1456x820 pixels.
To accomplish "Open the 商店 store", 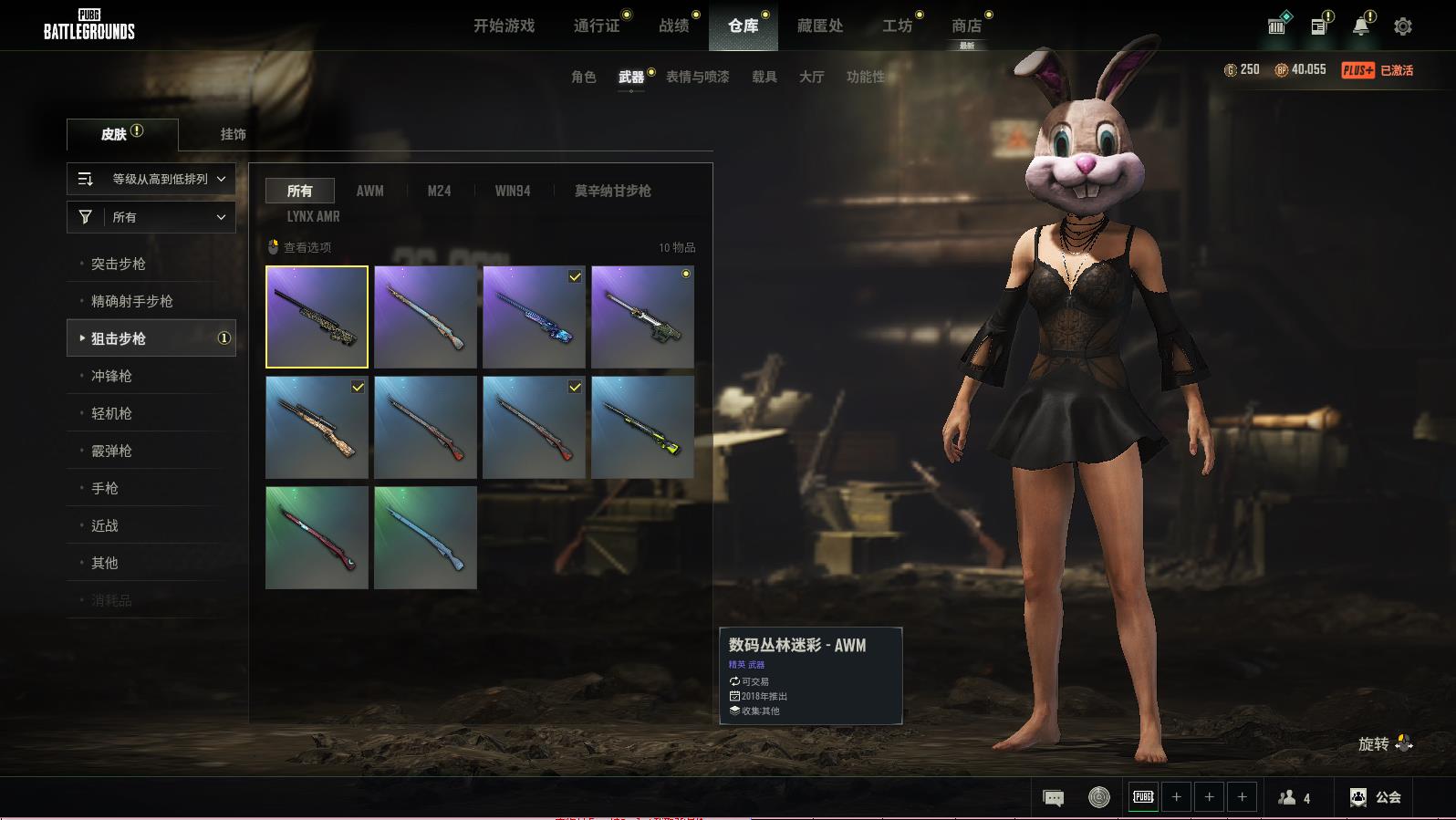I will pos(966,26).
